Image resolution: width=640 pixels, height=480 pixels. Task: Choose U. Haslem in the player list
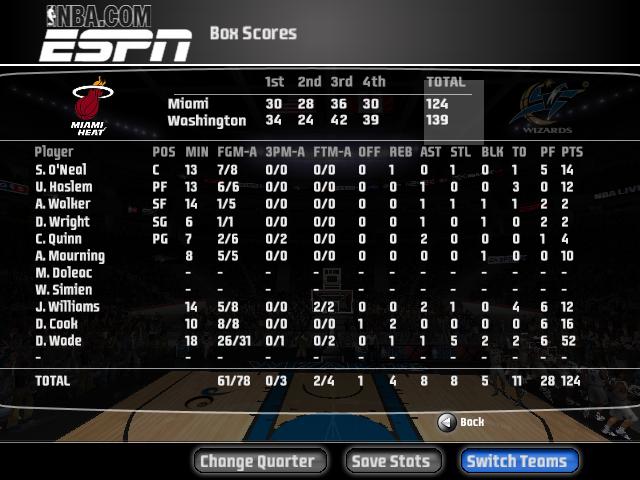tap(63, 187)
